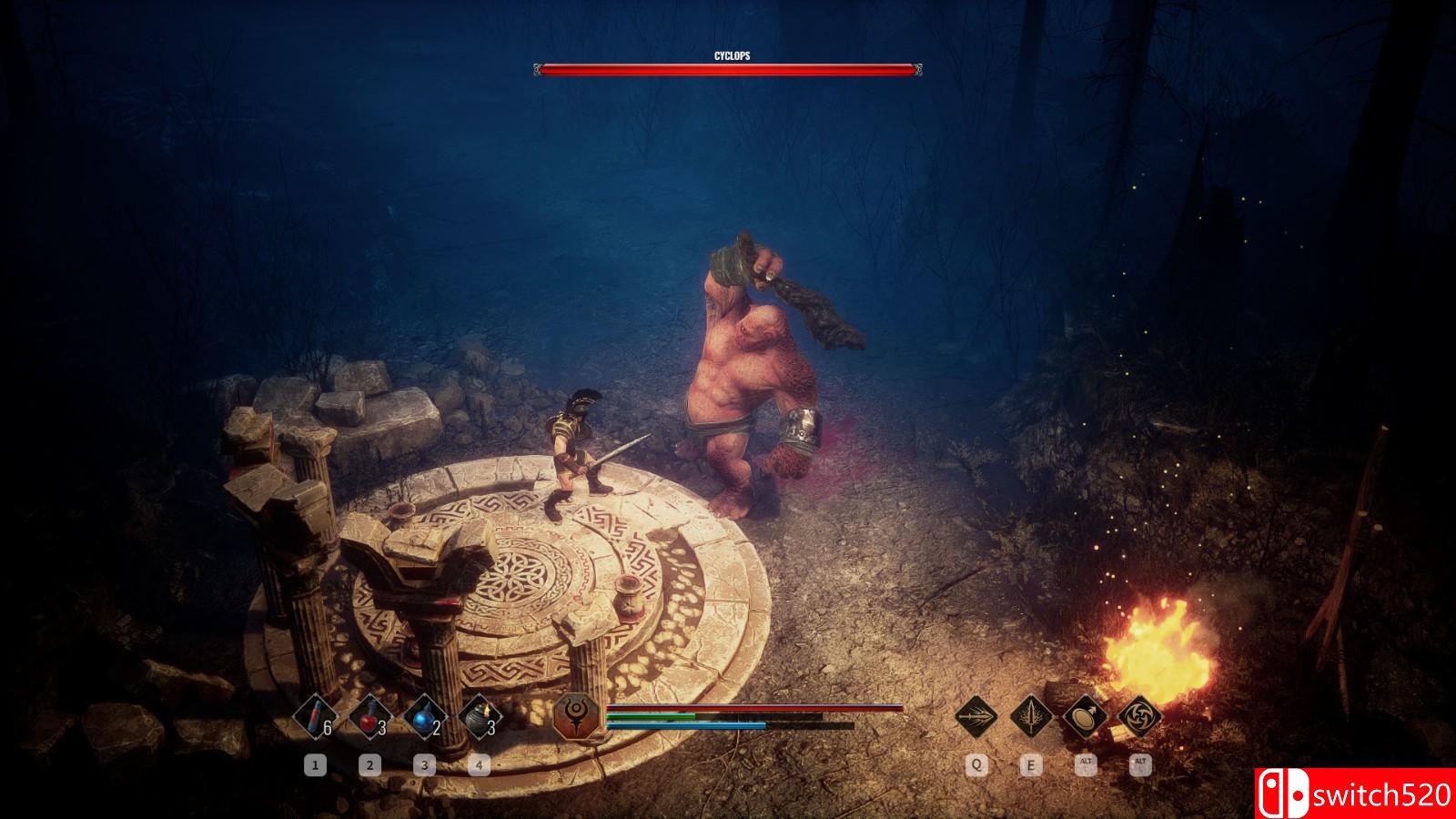Viewport: 1456px width, 819px height.
Task: Choose the black bomb item slot
Action: coord(480,716)
